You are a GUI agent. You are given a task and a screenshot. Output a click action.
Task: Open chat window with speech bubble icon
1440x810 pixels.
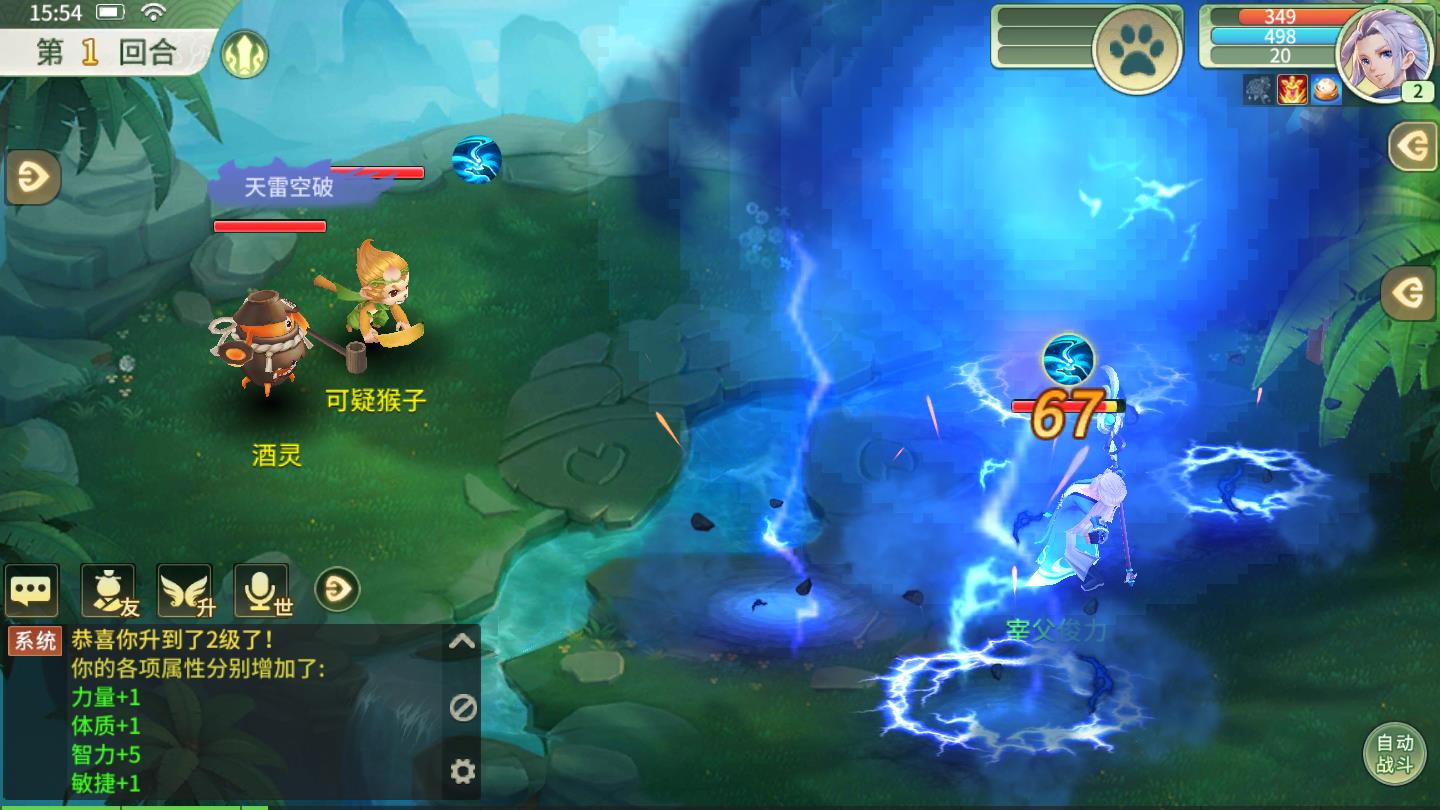pyautogui.click(x=33, y=589)
